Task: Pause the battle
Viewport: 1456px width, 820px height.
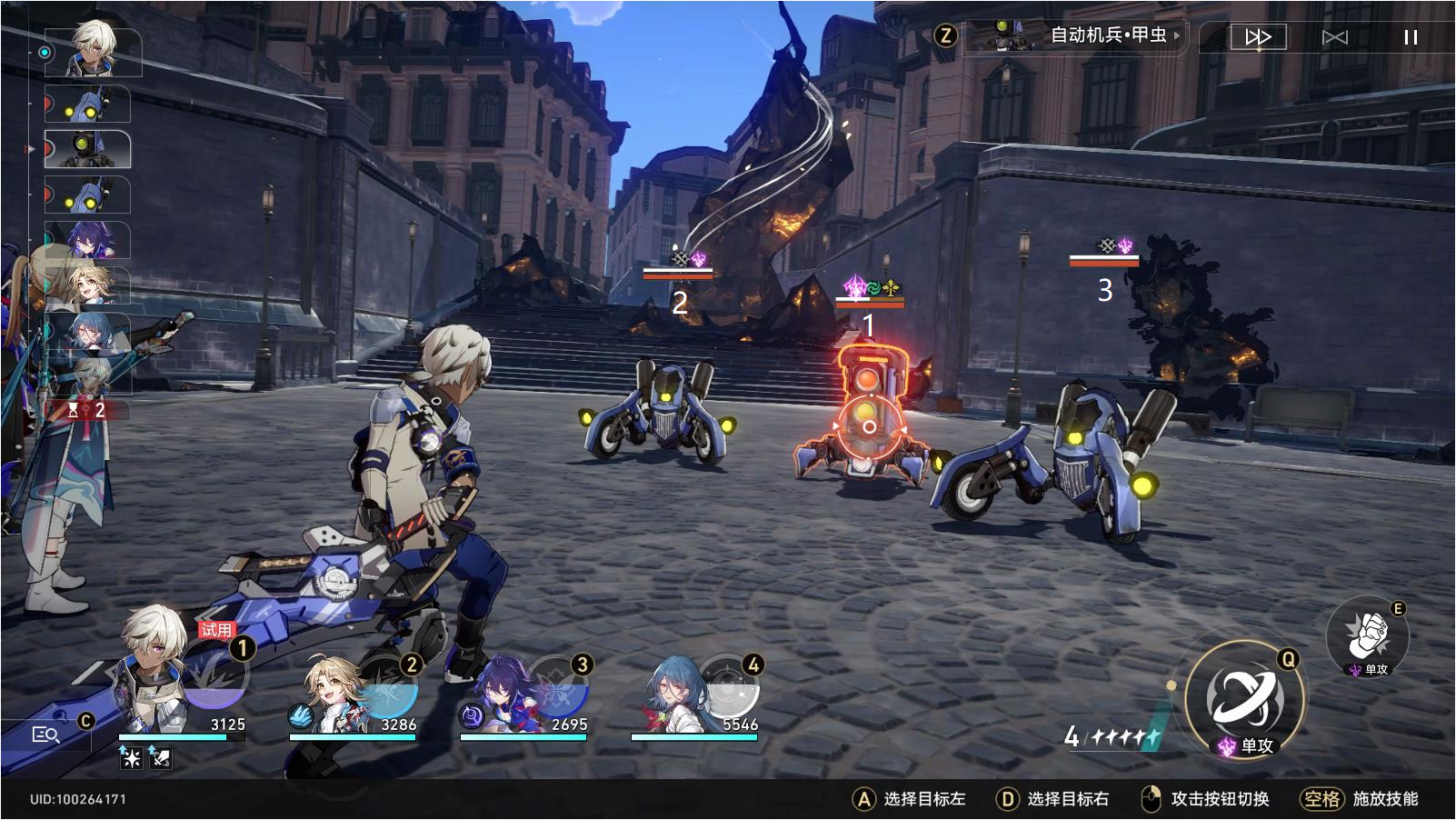Action: (1409, 35)
